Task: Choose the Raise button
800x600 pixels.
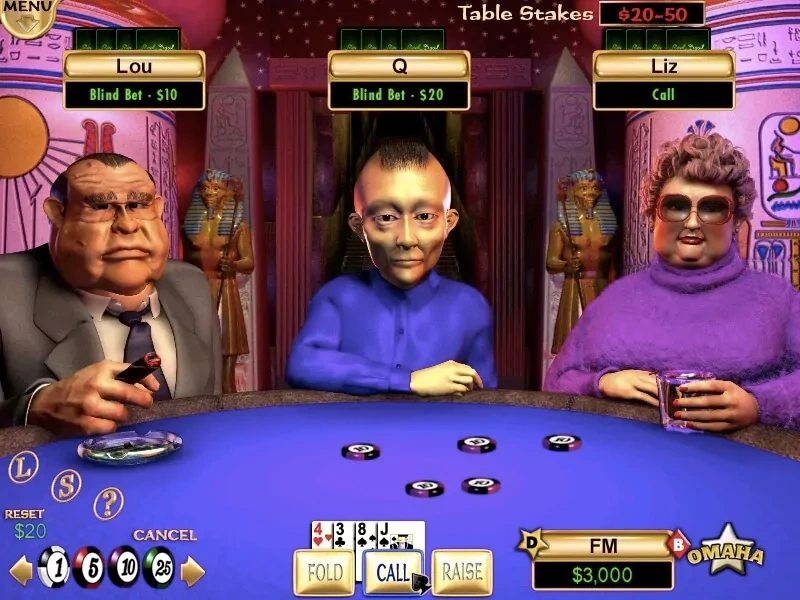Action: coord(461,573)
